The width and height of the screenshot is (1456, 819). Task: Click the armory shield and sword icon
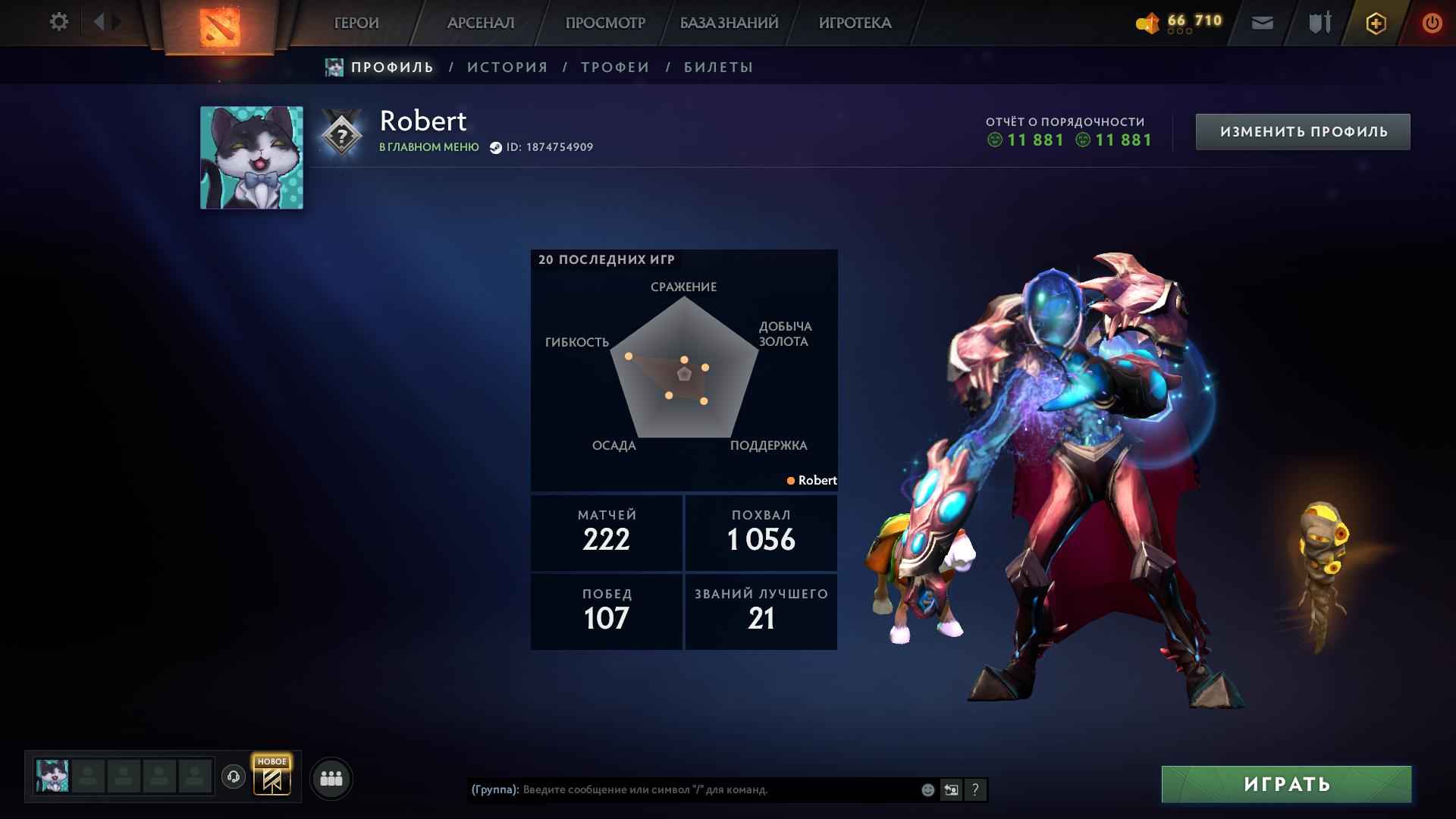coord(1319,23)
